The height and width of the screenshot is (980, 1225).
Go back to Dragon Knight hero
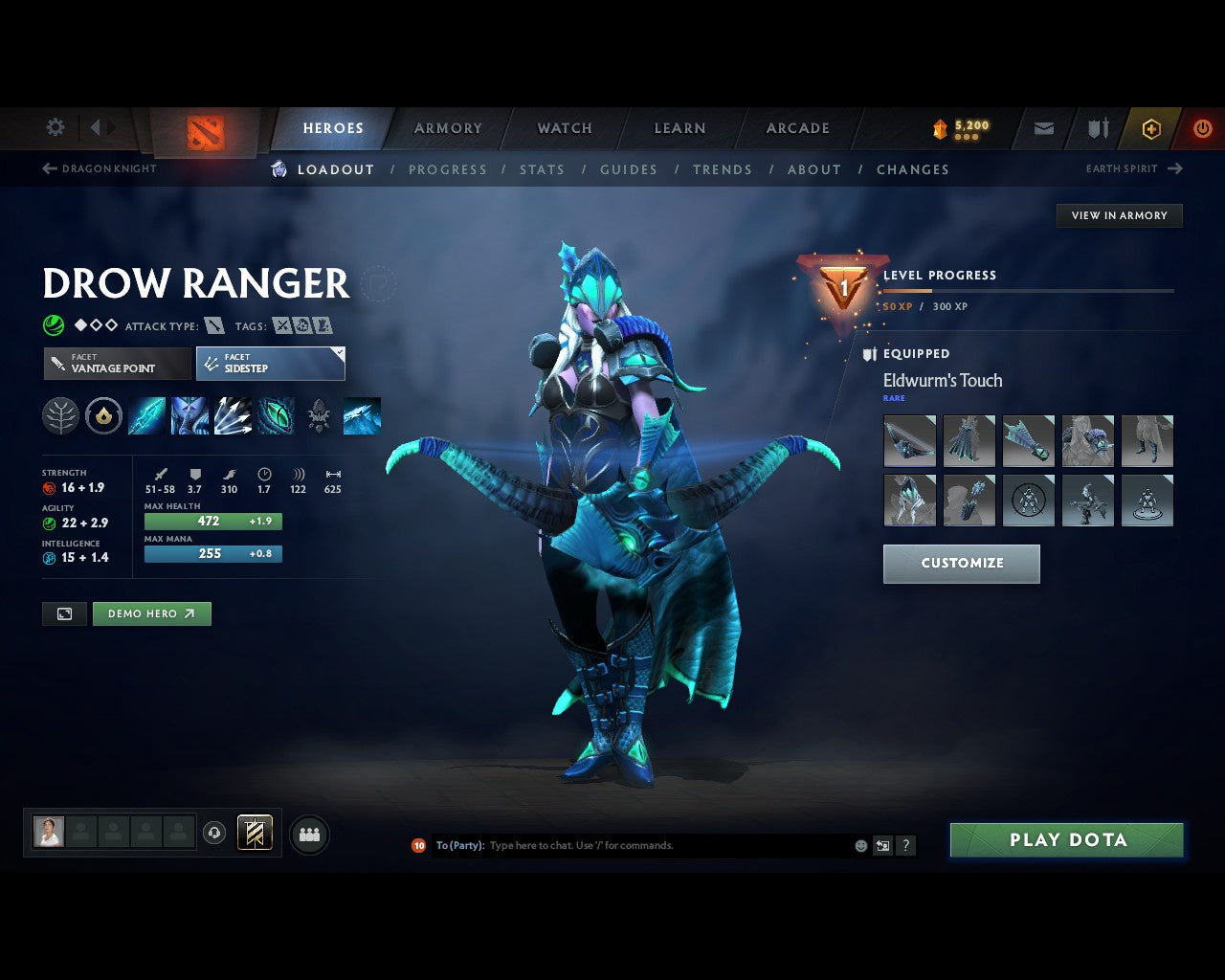[x=99, y=168]
